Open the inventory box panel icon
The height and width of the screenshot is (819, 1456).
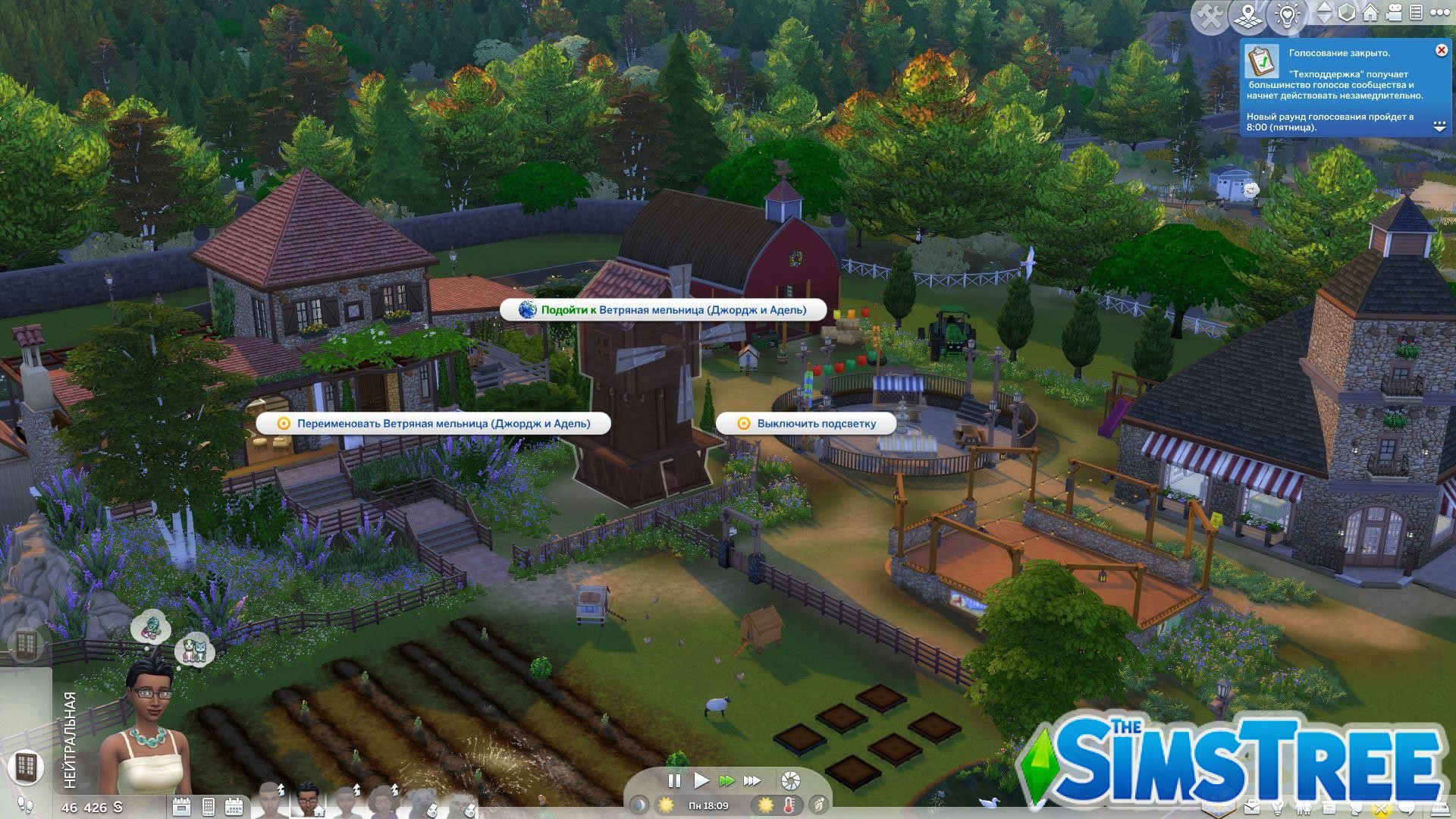[1329, 807]
